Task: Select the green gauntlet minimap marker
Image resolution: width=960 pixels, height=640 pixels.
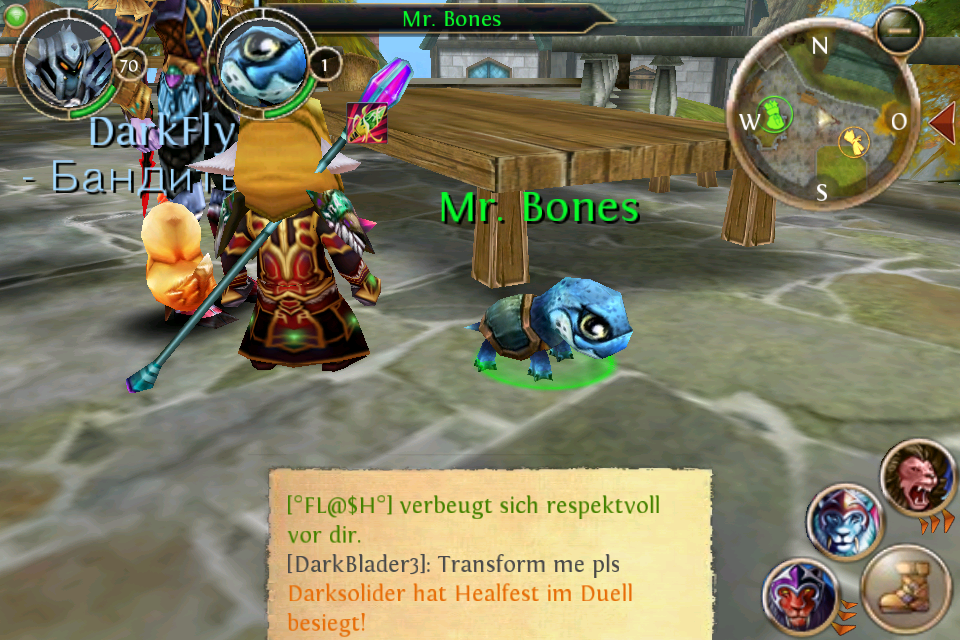Action: [x=777, y=115]
